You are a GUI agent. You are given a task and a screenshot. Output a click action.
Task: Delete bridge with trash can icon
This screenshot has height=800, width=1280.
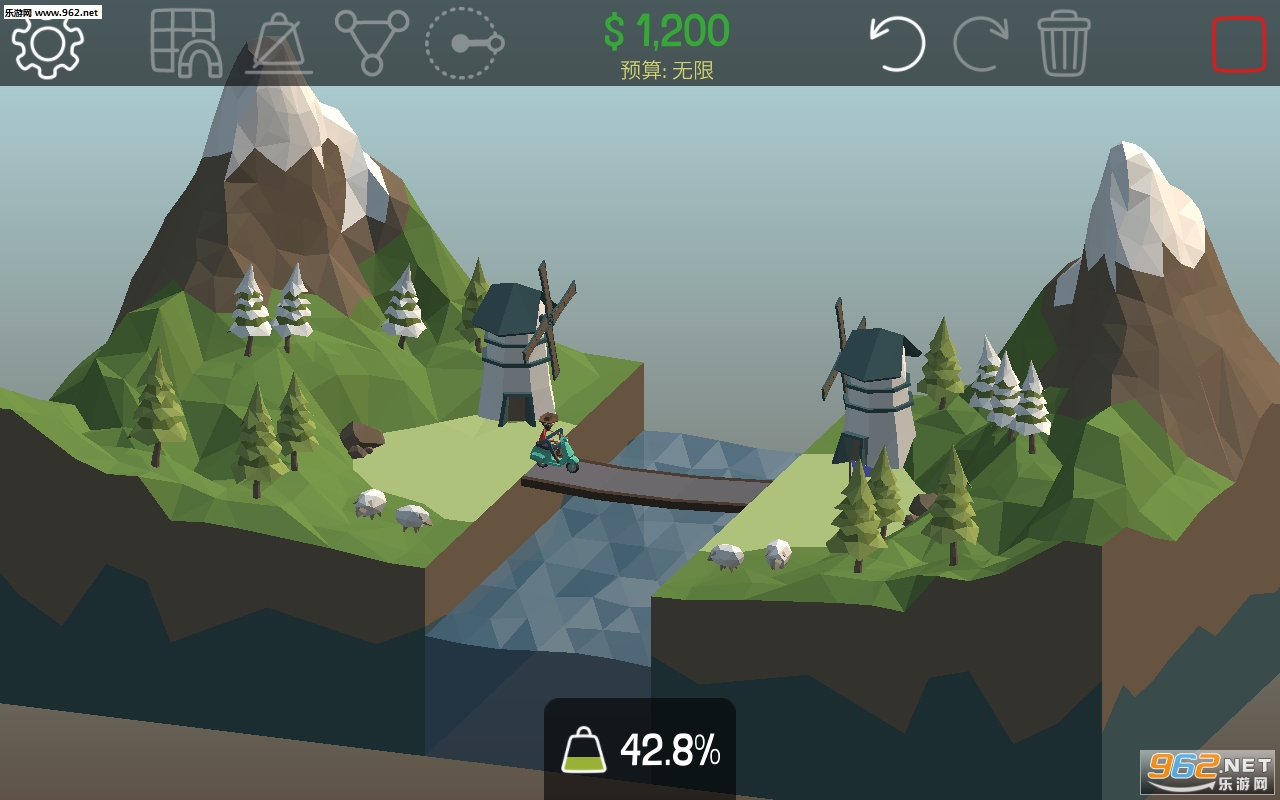(x=1063, y=43)
